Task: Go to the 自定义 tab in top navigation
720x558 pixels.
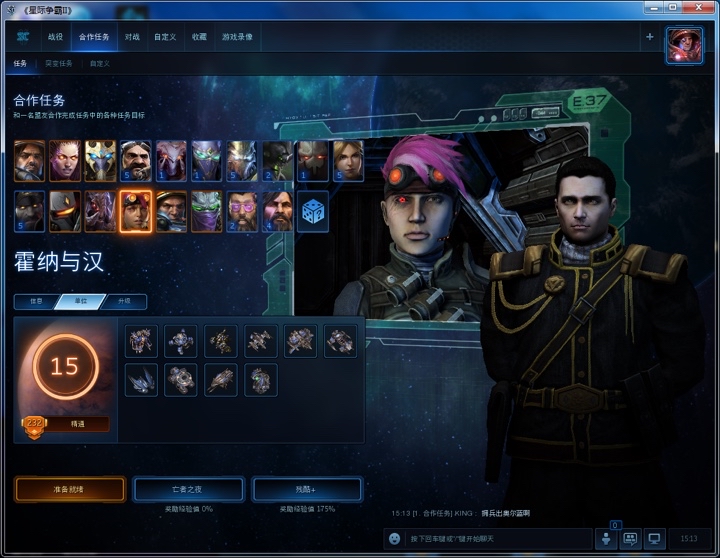Action: [165, 37]
